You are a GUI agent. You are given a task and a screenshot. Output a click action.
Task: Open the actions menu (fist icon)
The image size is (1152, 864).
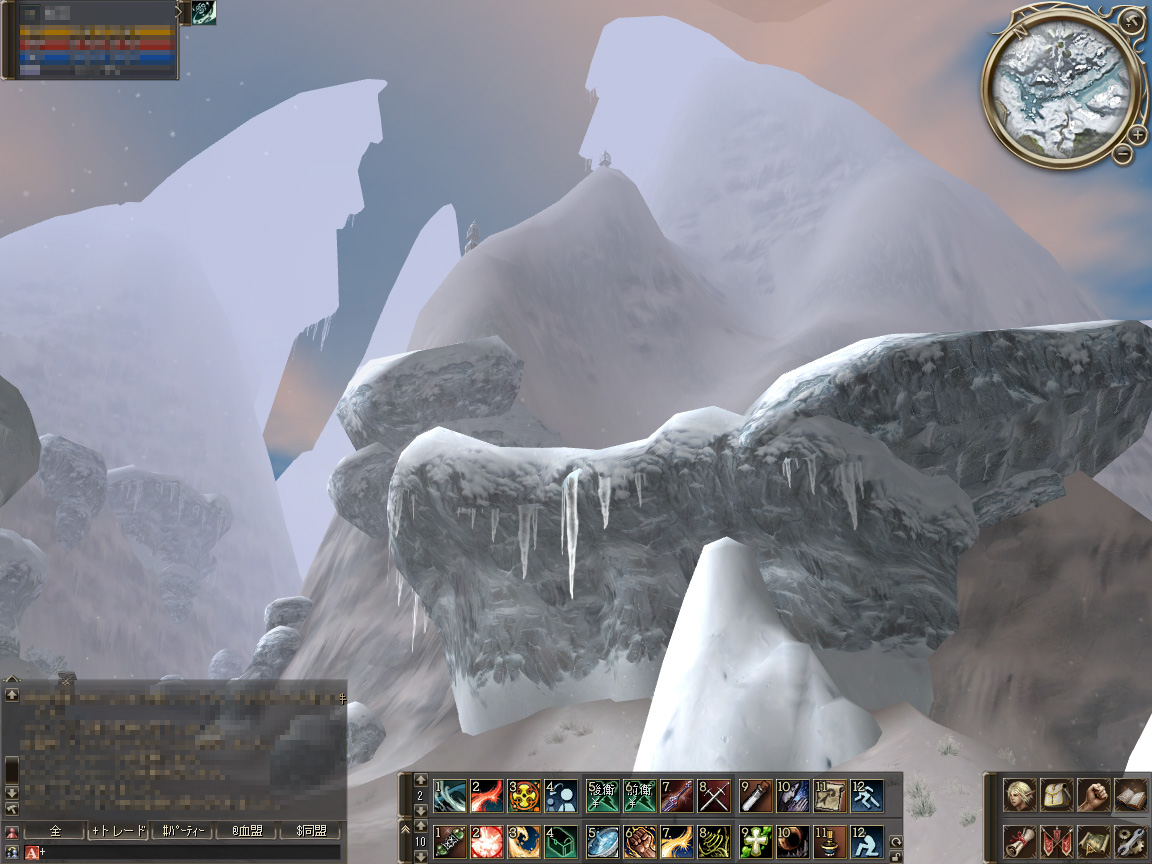pos(1093,795)
